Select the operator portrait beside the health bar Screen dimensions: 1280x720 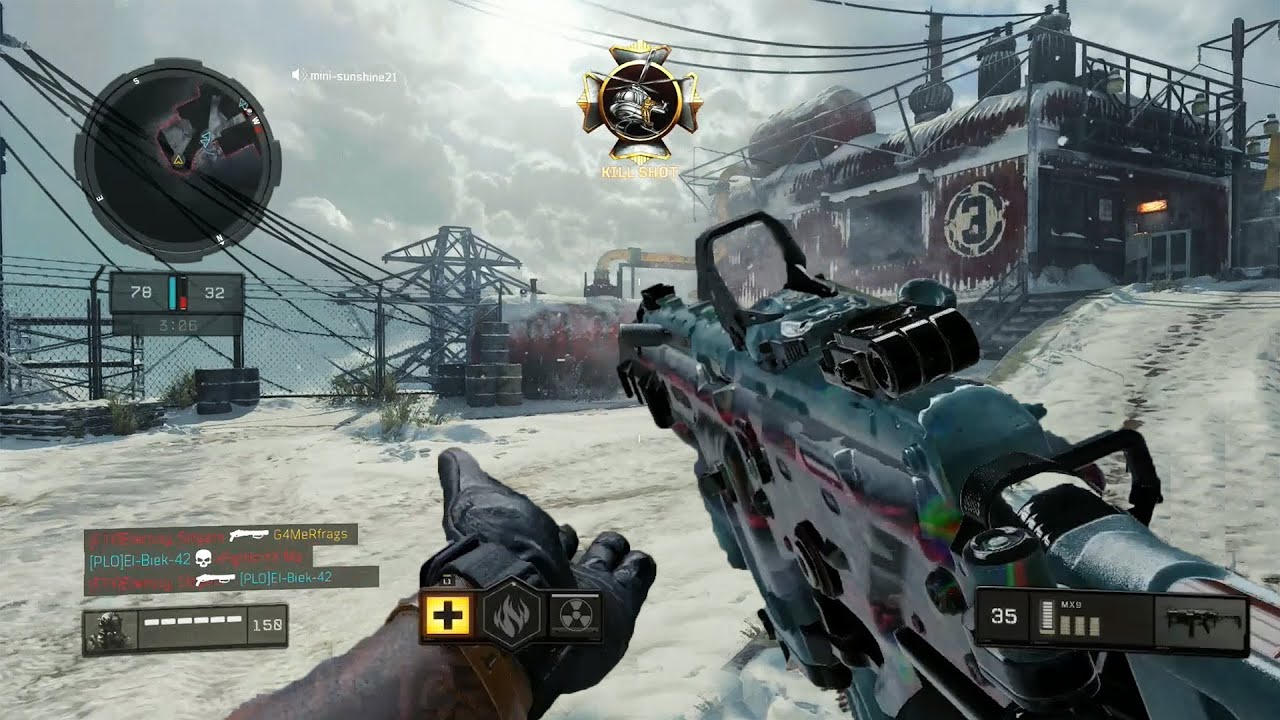click(108, 629)
